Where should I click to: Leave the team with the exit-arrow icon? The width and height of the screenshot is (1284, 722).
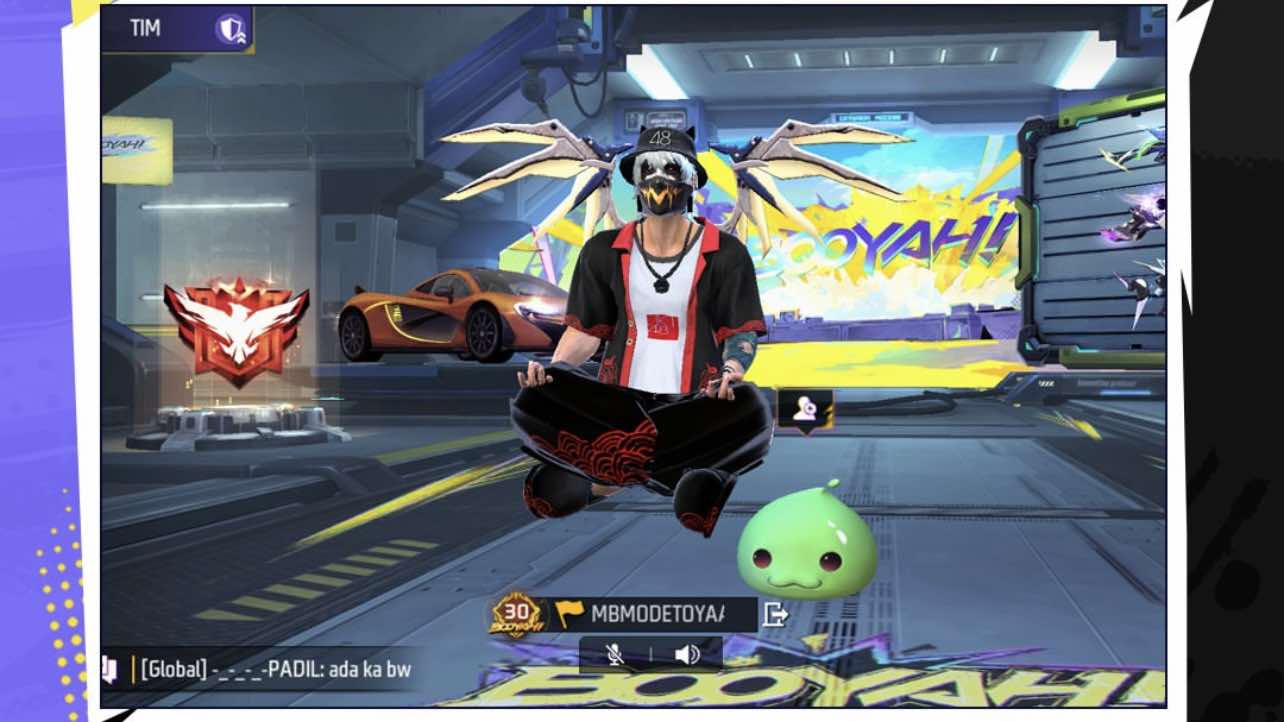click(775, 614)
